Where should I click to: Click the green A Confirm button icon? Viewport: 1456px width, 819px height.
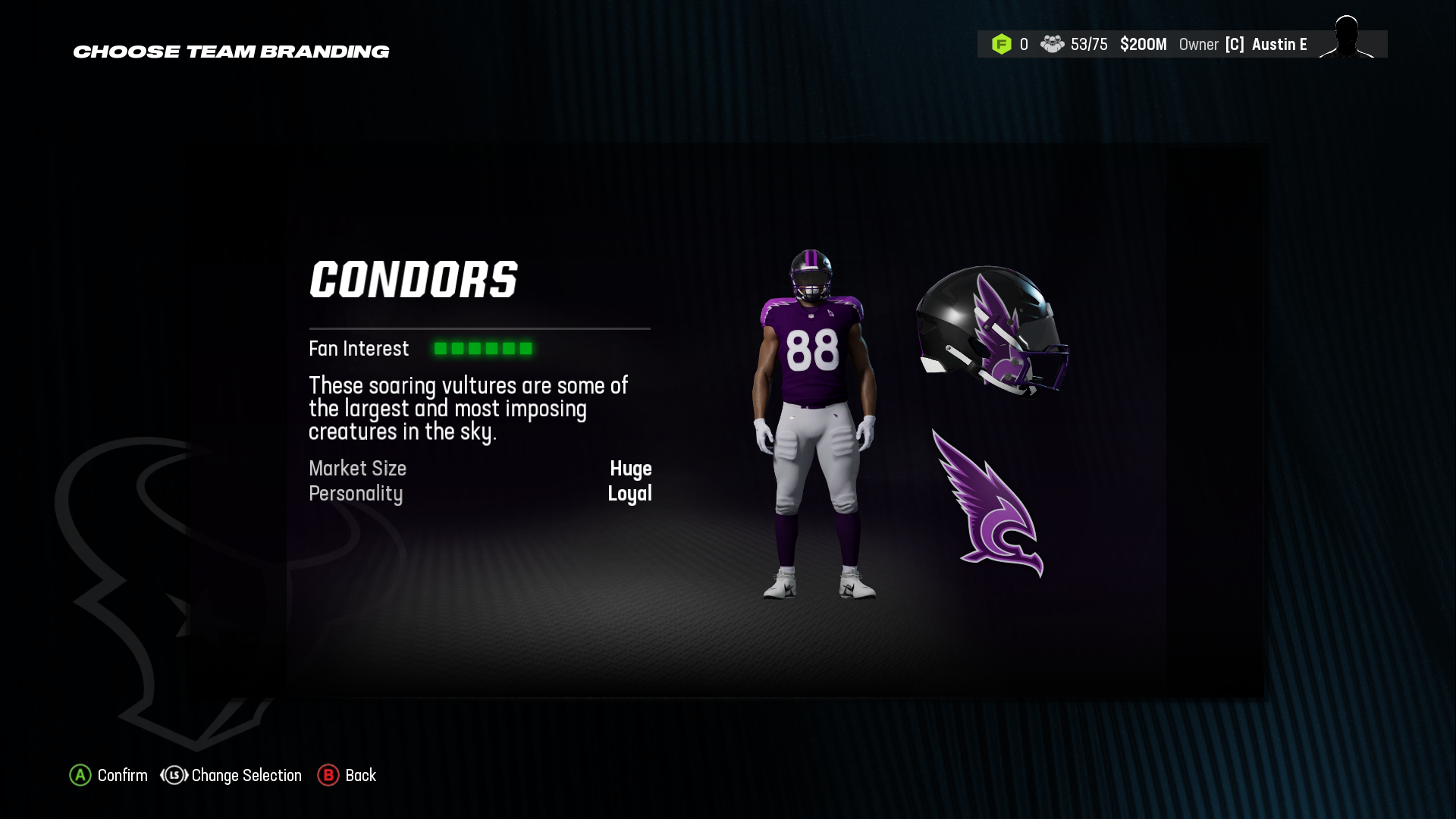coord(79,776)
